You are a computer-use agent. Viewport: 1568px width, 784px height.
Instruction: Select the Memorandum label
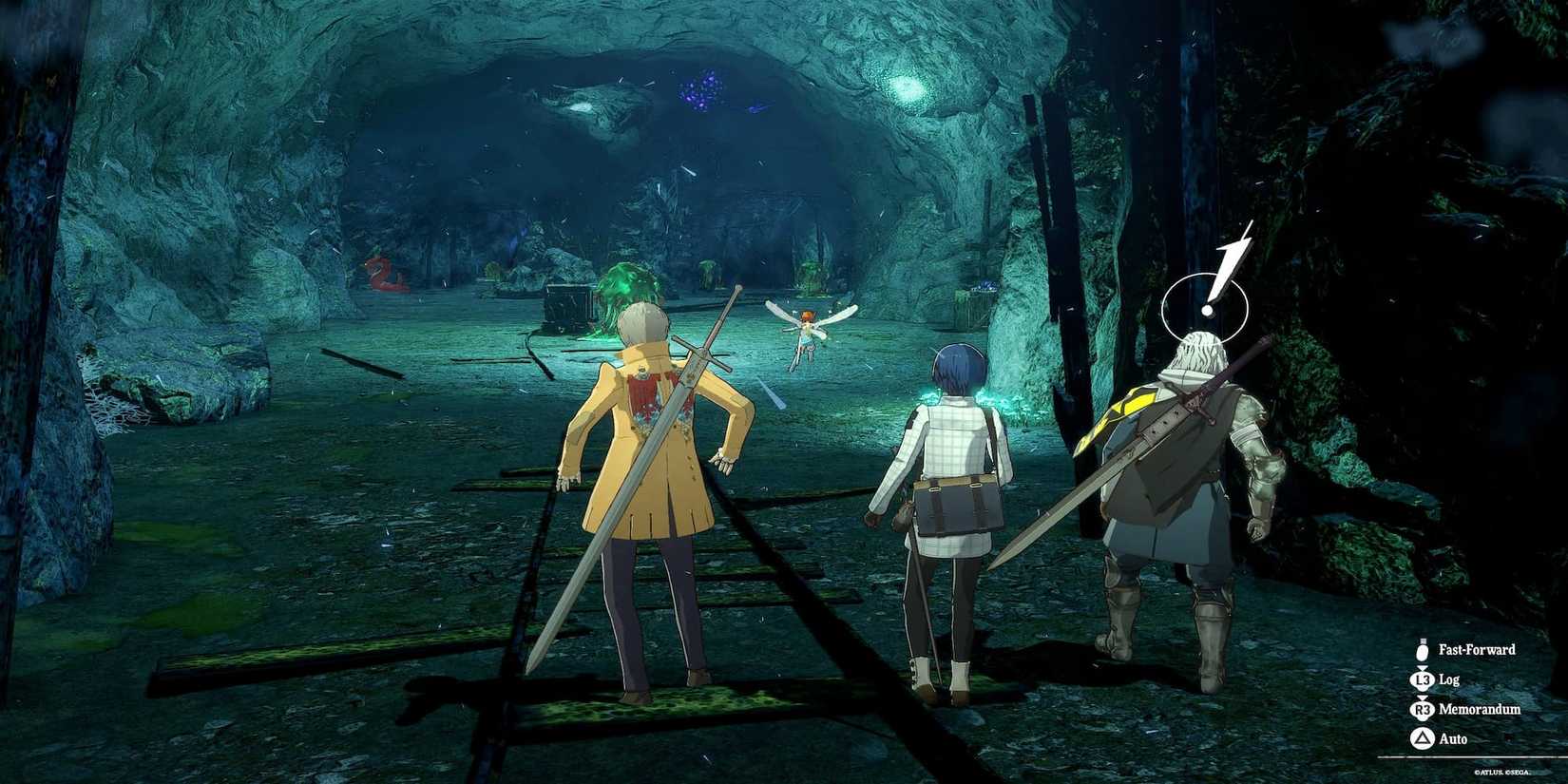pyautogui.click(x=1481, y=709)
